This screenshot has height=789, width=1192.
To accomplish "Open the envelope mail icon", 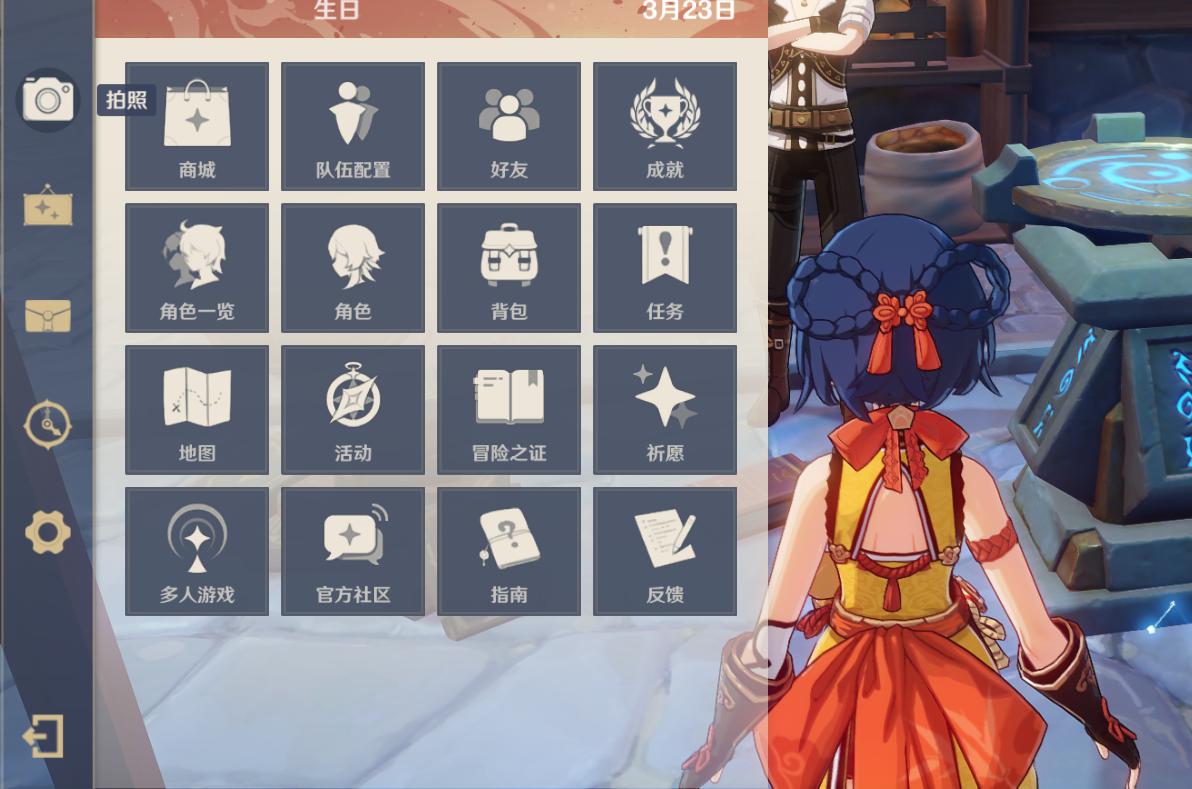I will tap(48, 316).
